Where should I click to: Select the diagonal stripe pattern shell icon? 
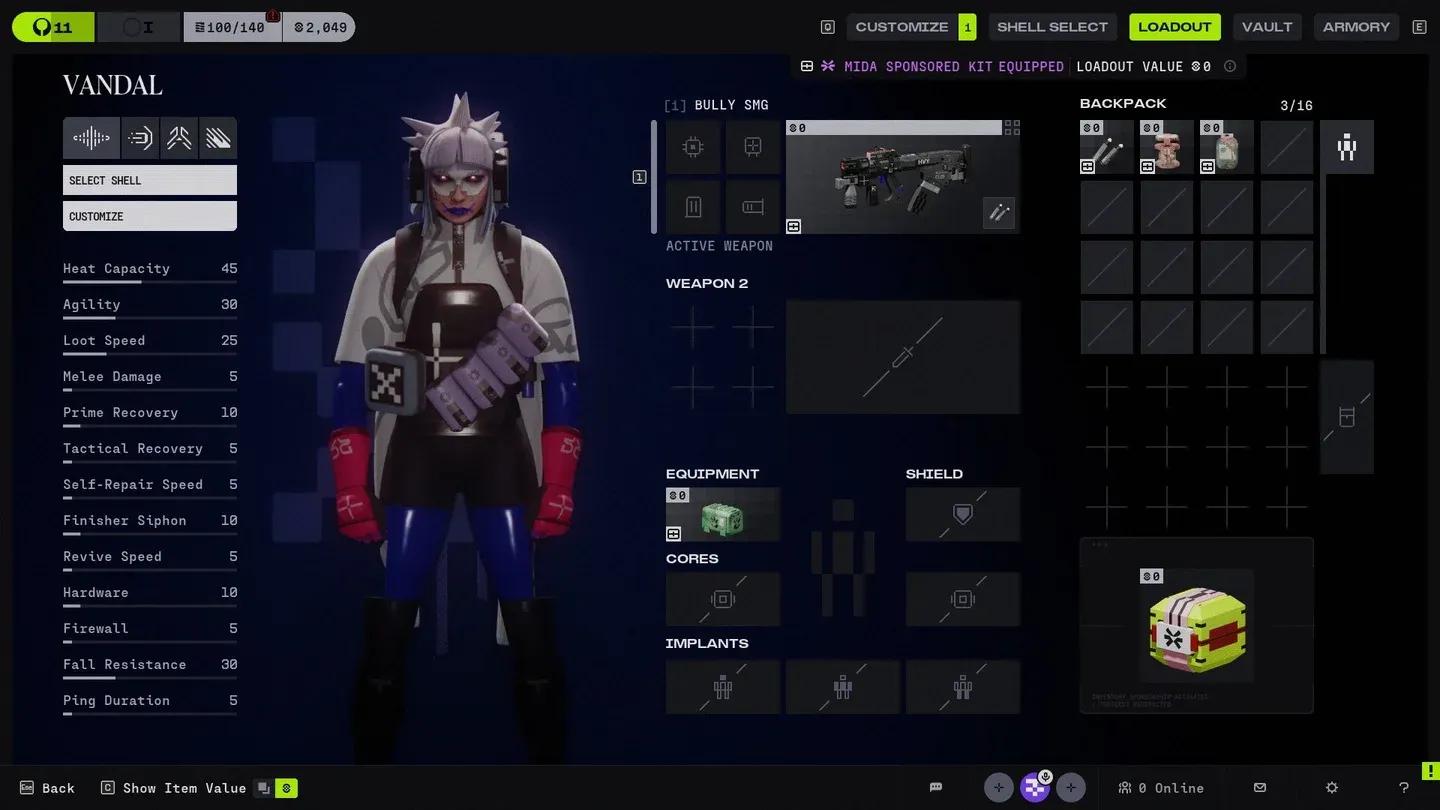218,138
